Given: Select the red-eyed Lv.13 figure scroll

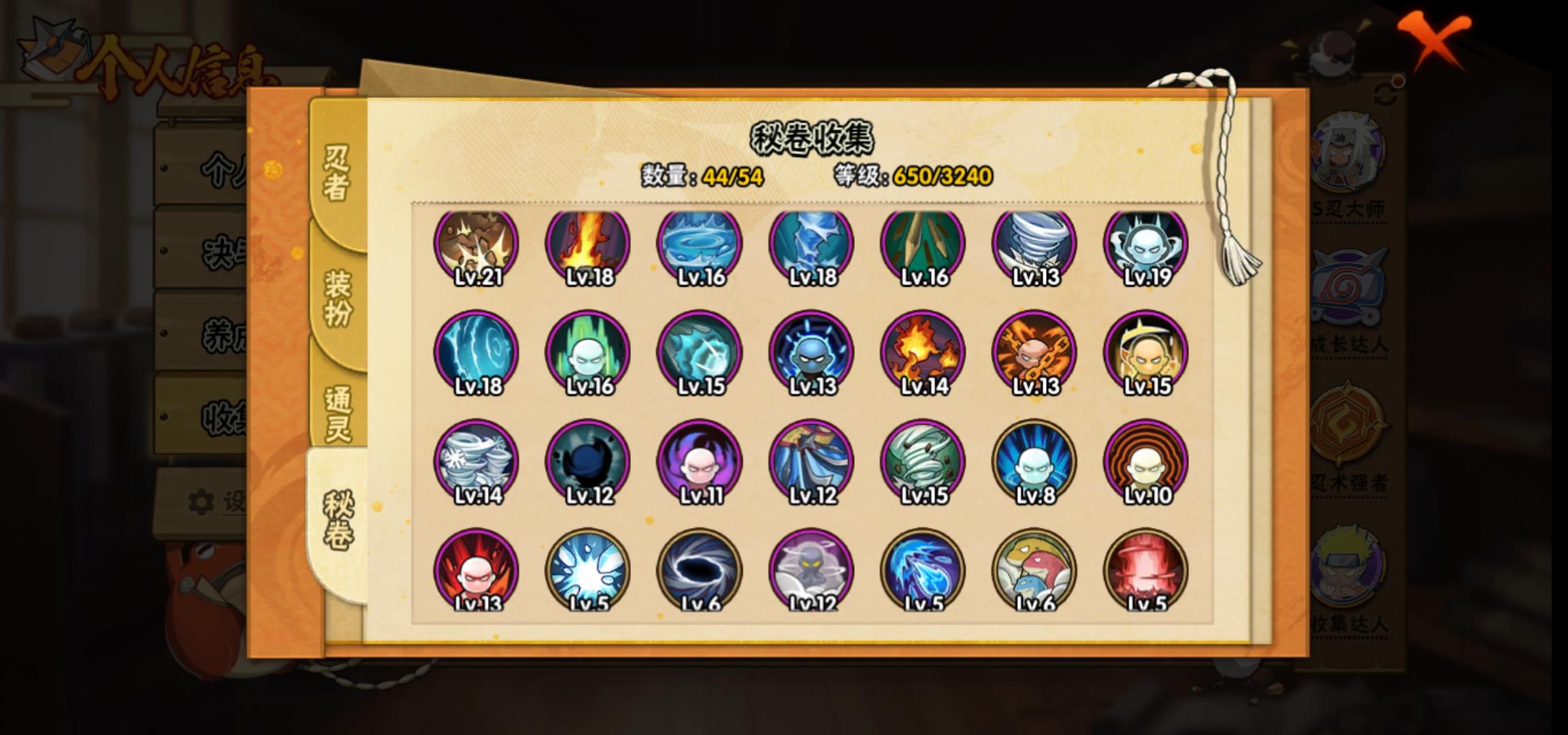Looking at the screenshot, I should click(x=476, y=570).
